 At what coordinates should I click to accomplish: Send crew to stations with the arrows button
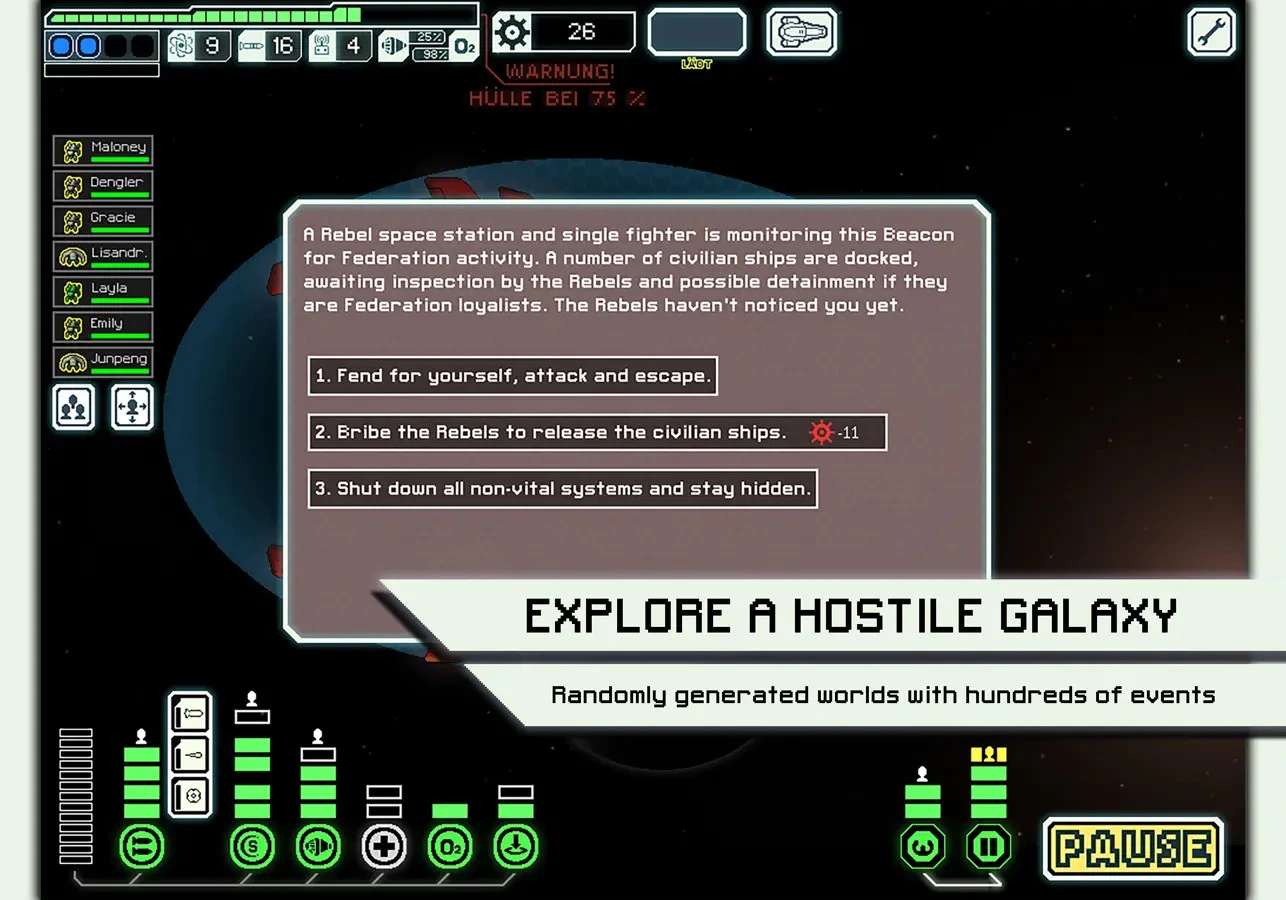[132, 407]
